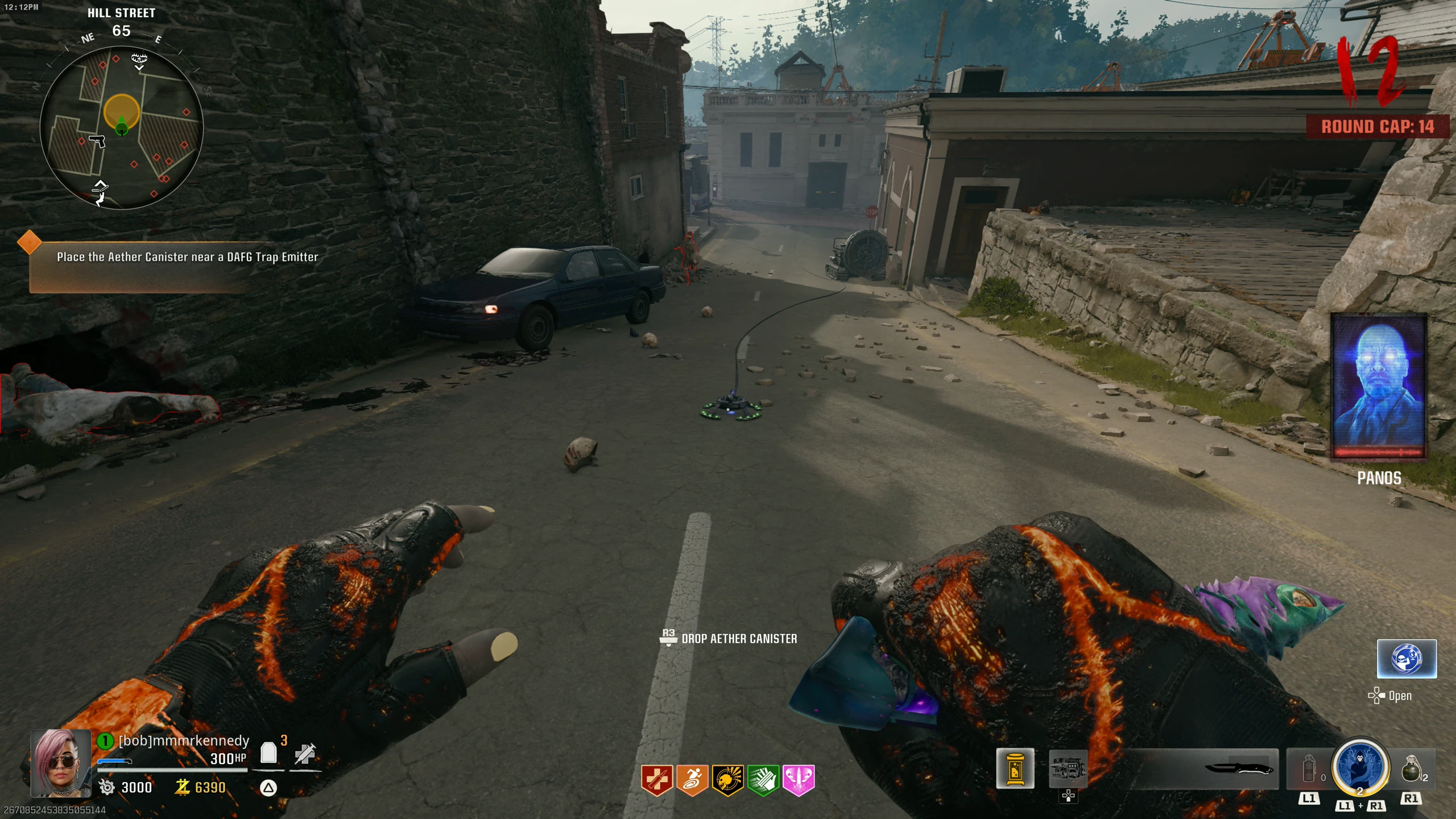Viewport: 1456px width, 819px height.
Task: Select the orange Stamin-Up perk icon
Action: pos(692,780)
